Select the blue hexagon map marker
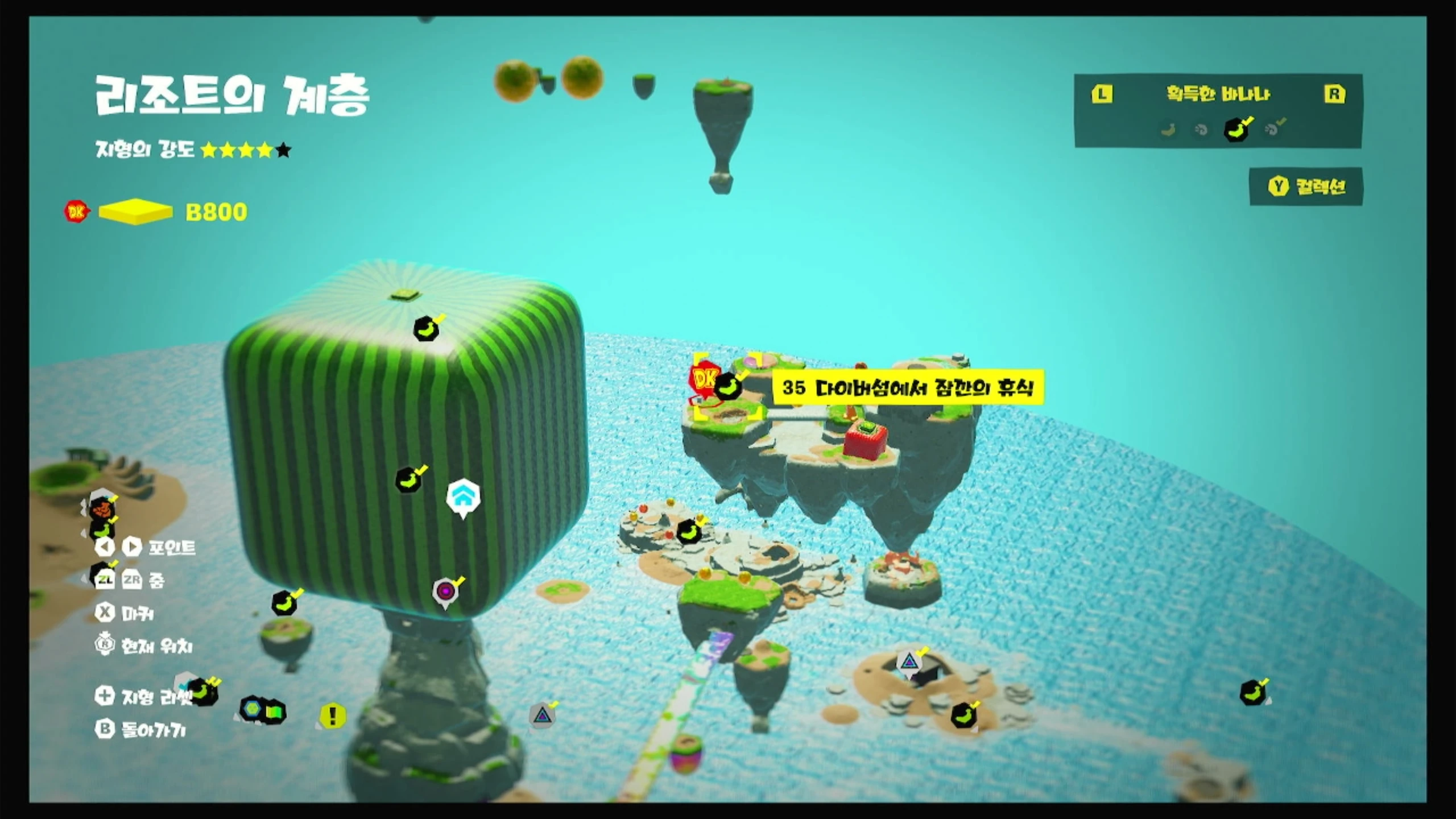Screen dimensions: 1456x819 coord(251,709)
